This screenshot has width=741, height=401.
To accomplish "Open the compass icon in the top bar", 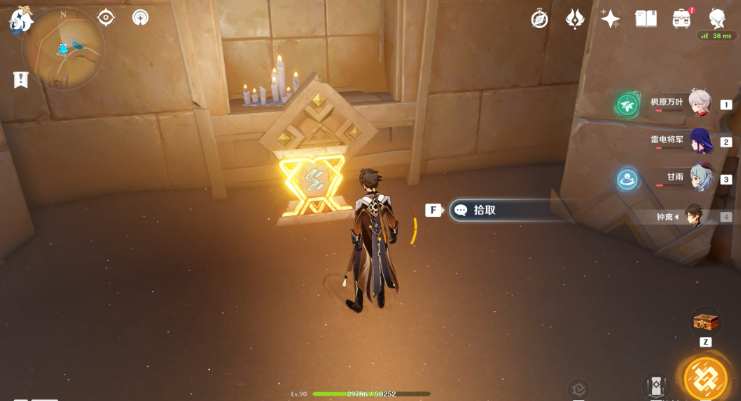I will 540,19.
